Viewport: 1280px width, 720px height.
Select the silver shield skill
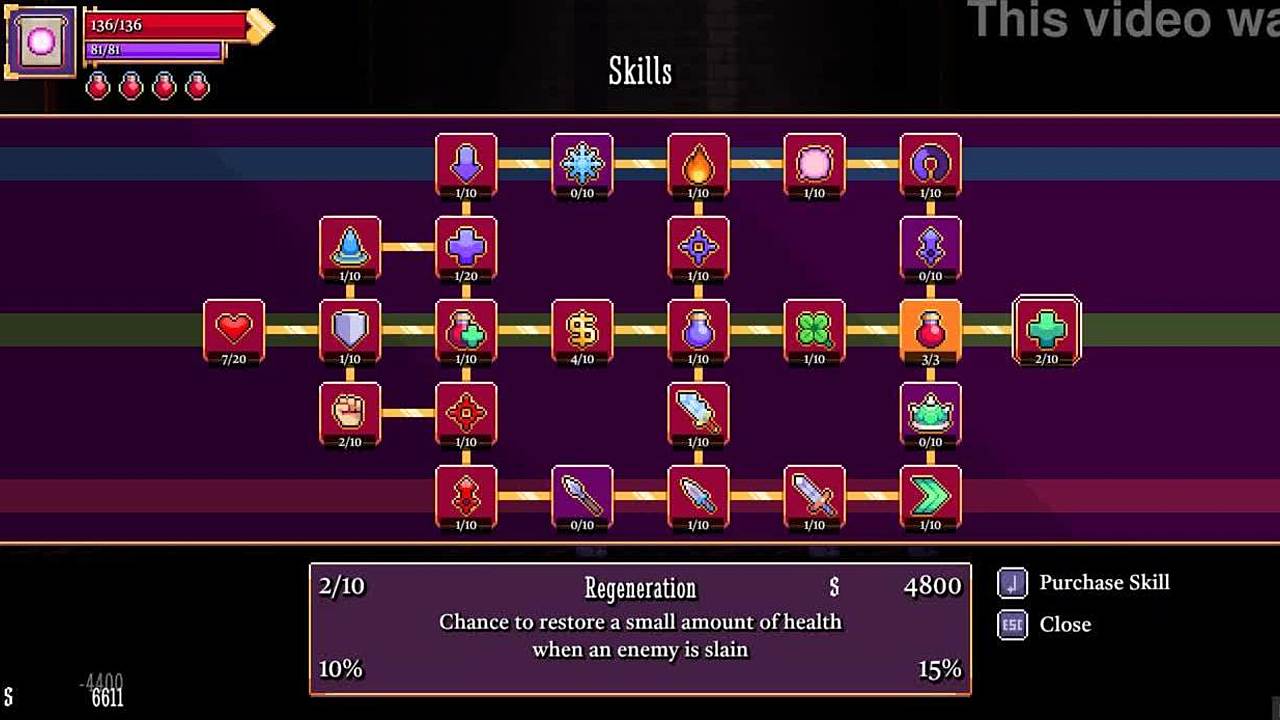[x=350, y=329]
